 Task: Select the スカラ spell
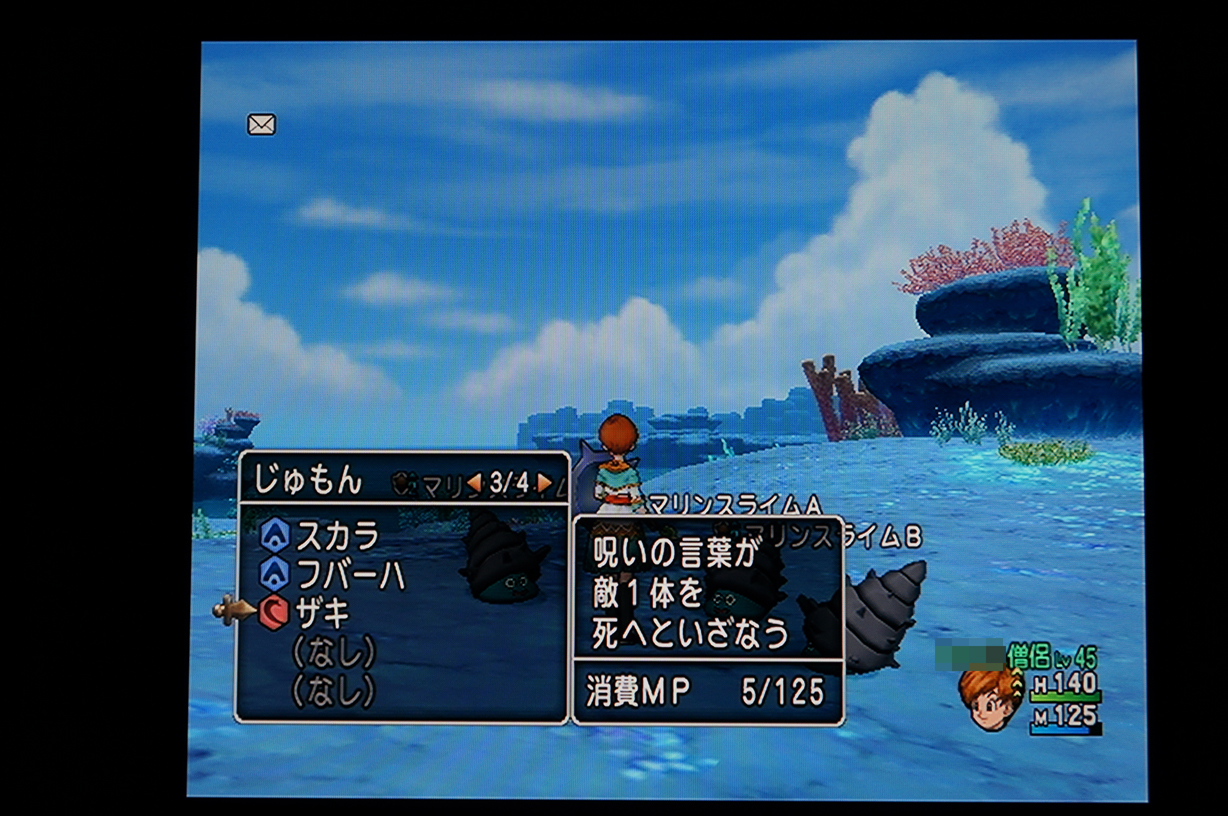pyautogui.click(x=336, y=537)
